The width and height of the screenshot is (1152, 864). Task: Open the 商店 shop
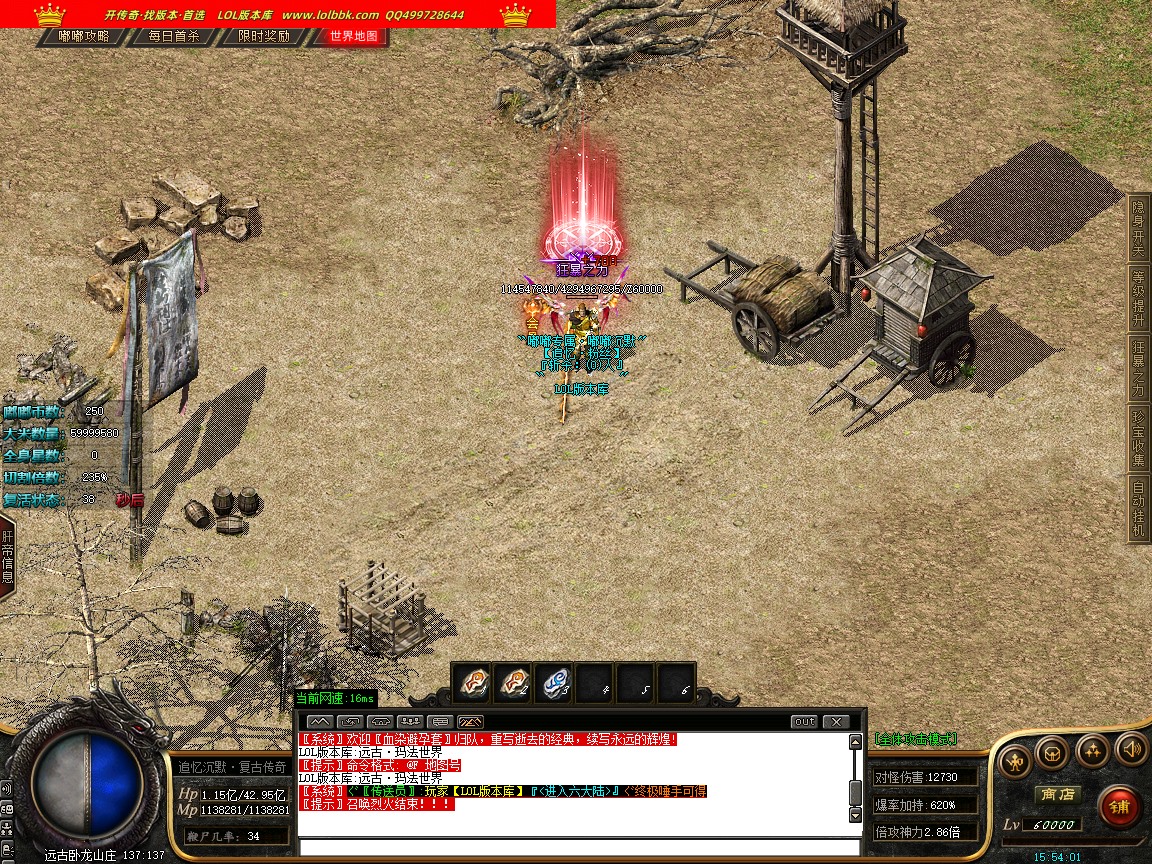pyautogui.click(x=1057, y=794)
